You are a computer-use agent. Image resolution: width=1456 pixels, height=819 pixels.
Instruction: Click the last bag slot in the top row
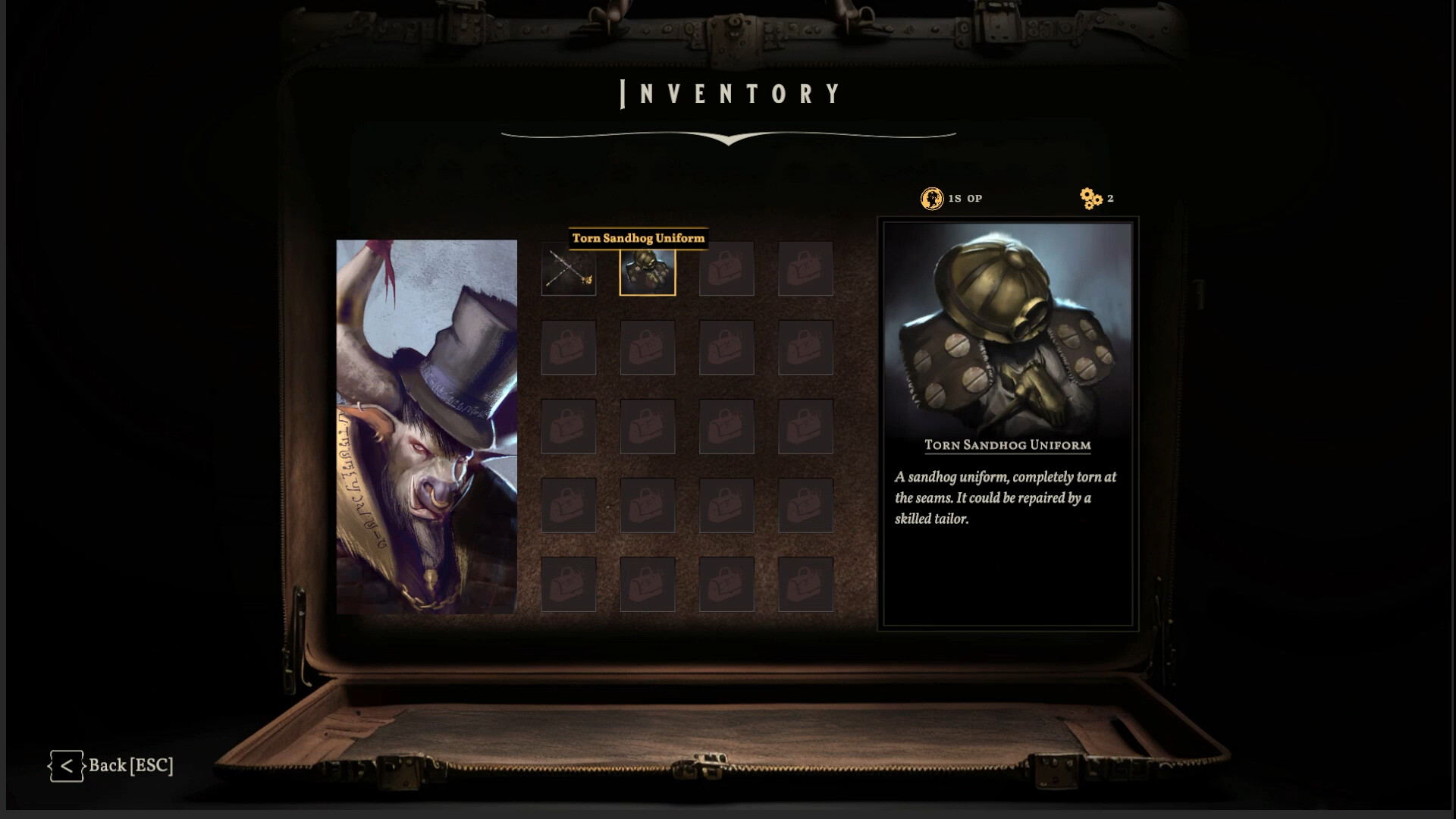805,268
